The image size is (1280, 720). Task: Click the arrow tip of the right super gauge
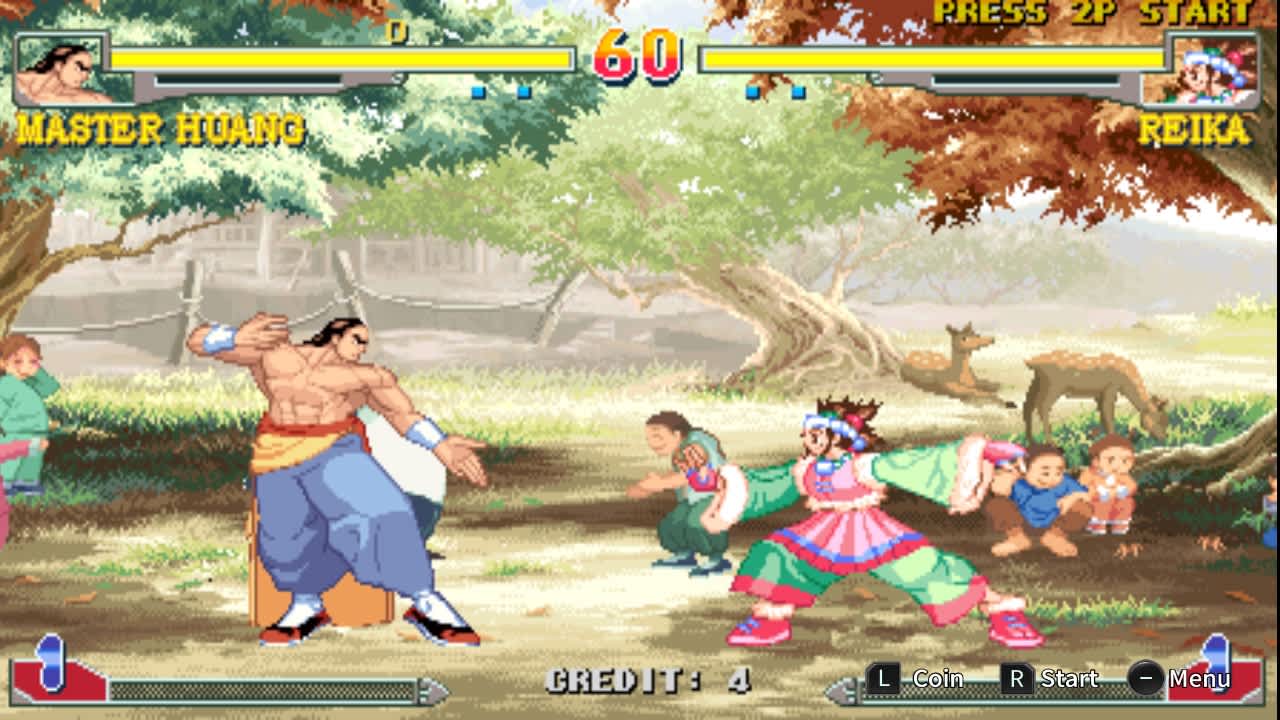point(830,690)
